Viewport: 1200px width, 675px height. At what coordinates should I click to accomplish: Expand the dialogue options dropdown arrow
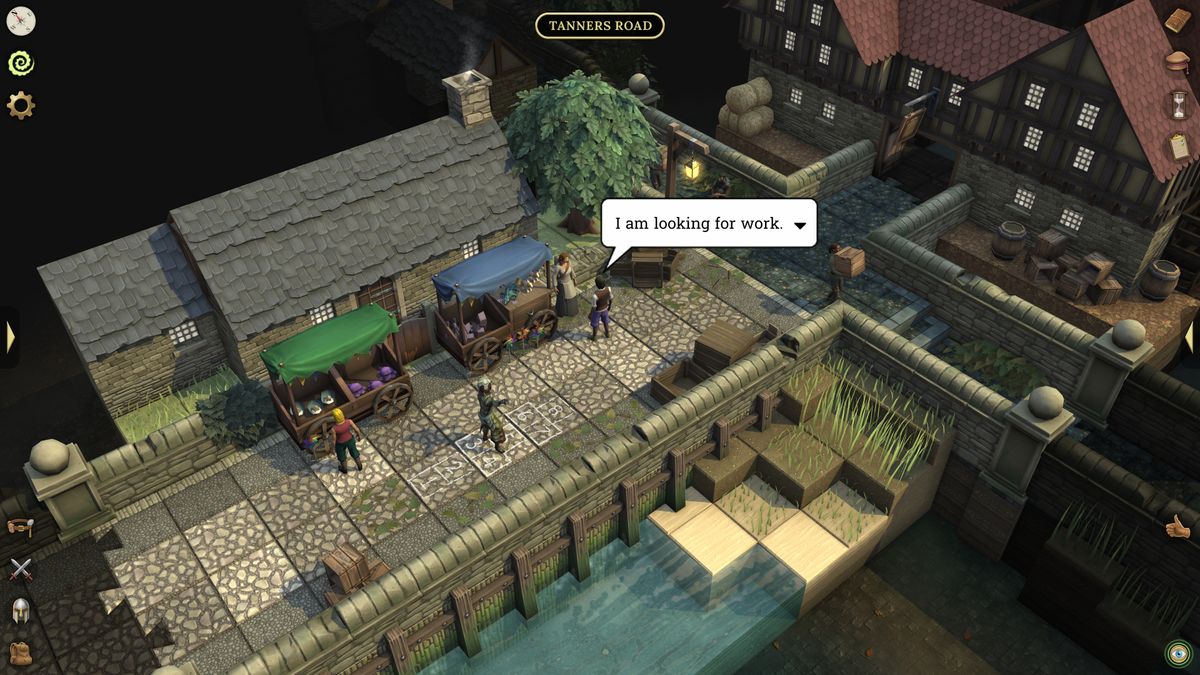click(800, 225)
